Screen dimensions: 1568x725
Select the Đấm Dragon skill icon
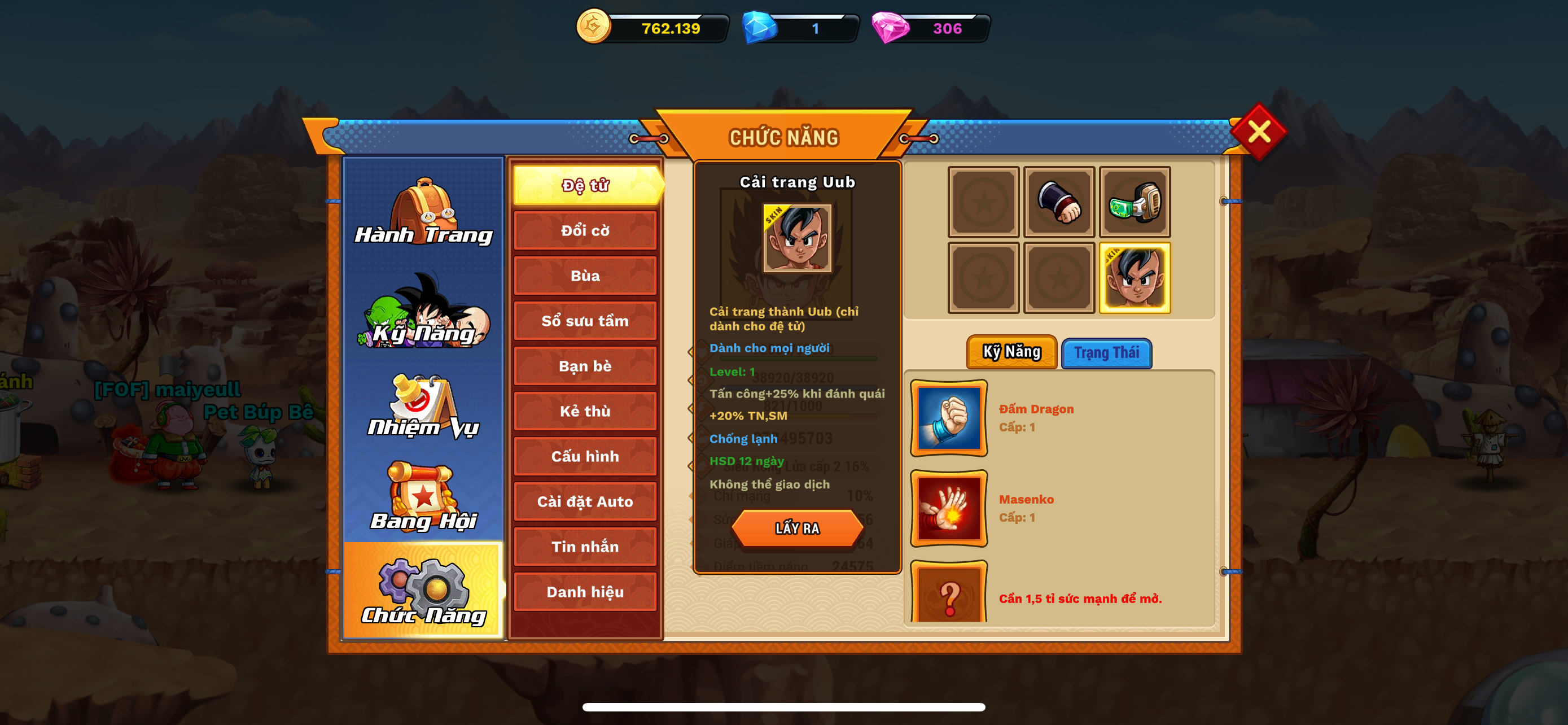click(948, 418)
